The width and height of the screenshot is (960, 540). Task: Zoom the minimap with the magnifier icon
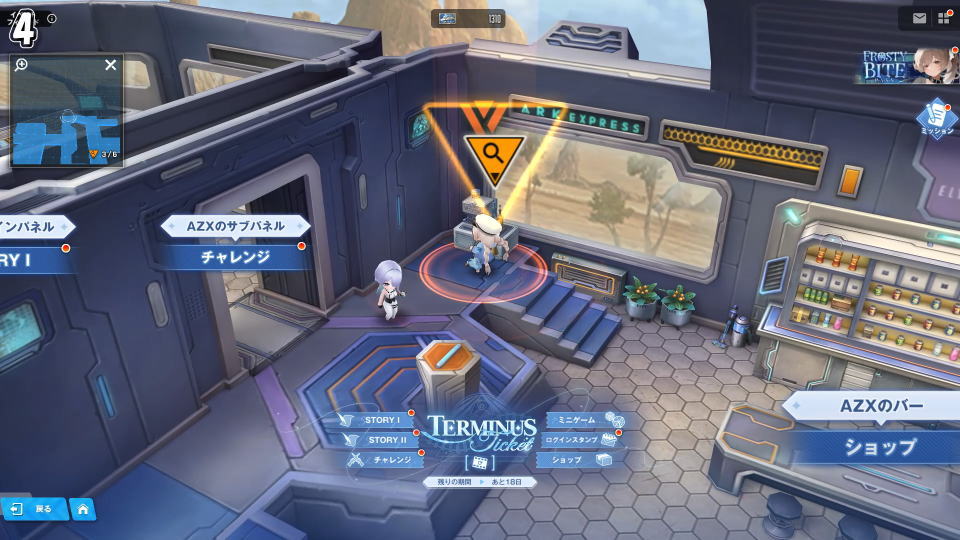coord(22,65)
